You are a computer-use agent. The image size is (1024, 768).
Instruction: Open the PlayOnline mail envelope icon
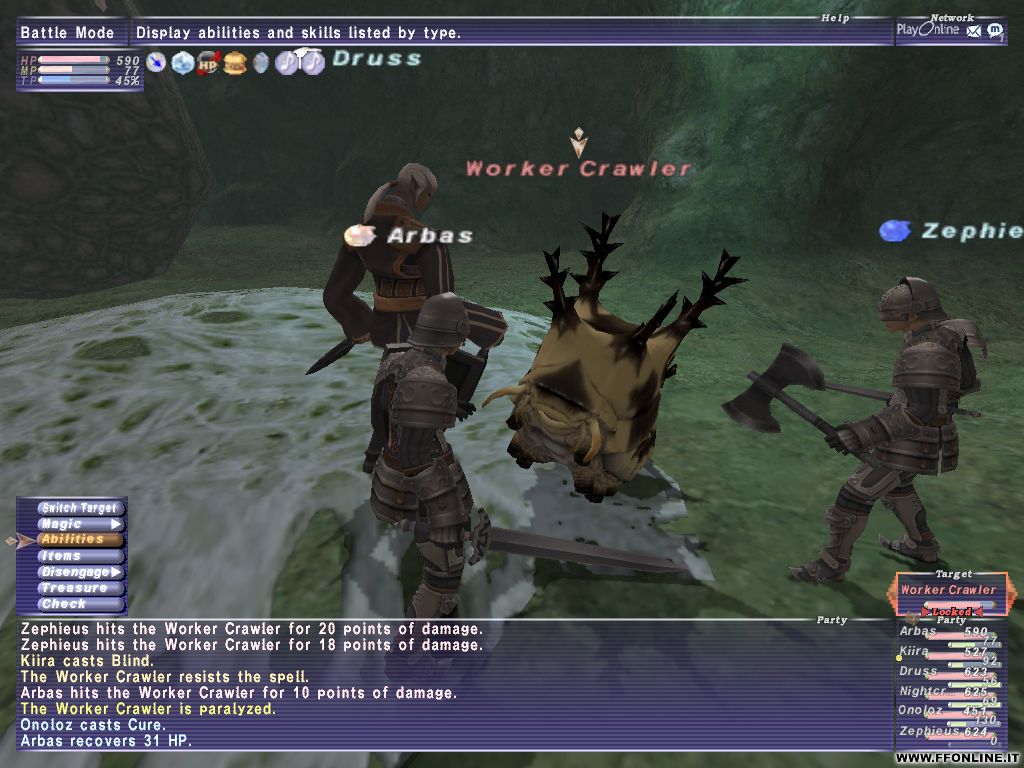pyautogui.click(x=974, y=31)
